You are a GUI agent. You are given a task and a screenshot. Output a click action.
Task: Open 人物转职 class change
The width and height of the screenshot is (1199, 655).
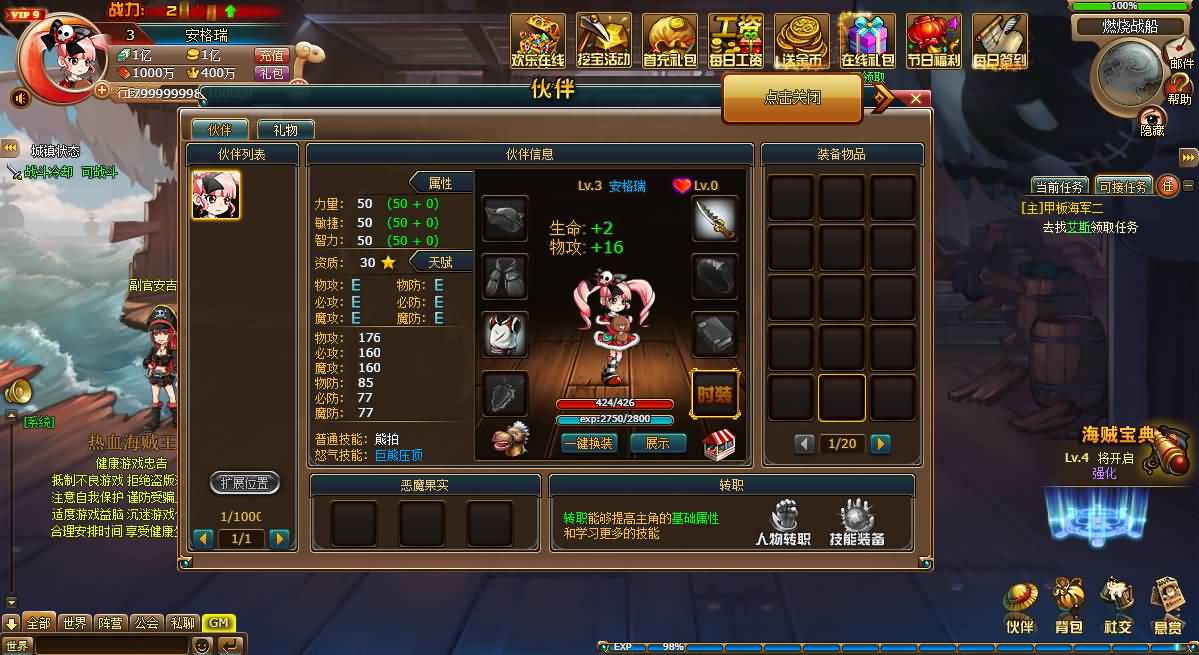tap(783, 524)
